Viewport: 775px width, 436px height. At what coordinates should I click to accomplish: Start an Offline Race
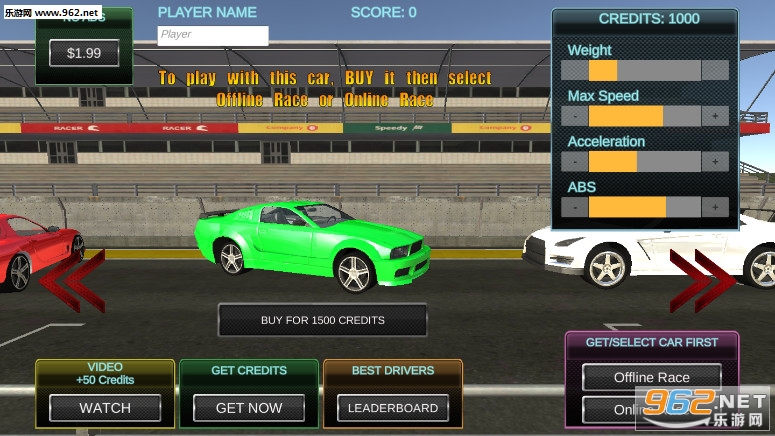coord(652,378)
